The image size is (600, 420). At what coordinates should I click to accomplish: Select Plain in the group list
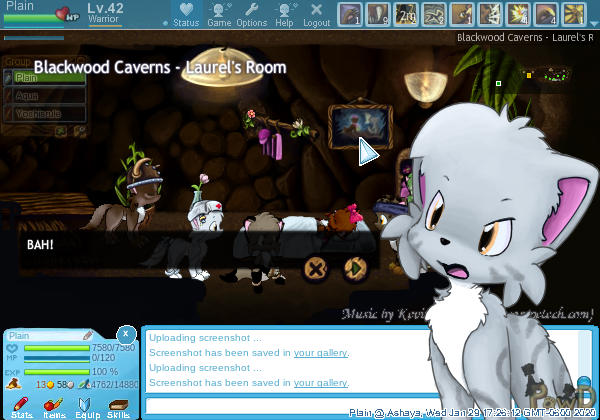[28, 77]
